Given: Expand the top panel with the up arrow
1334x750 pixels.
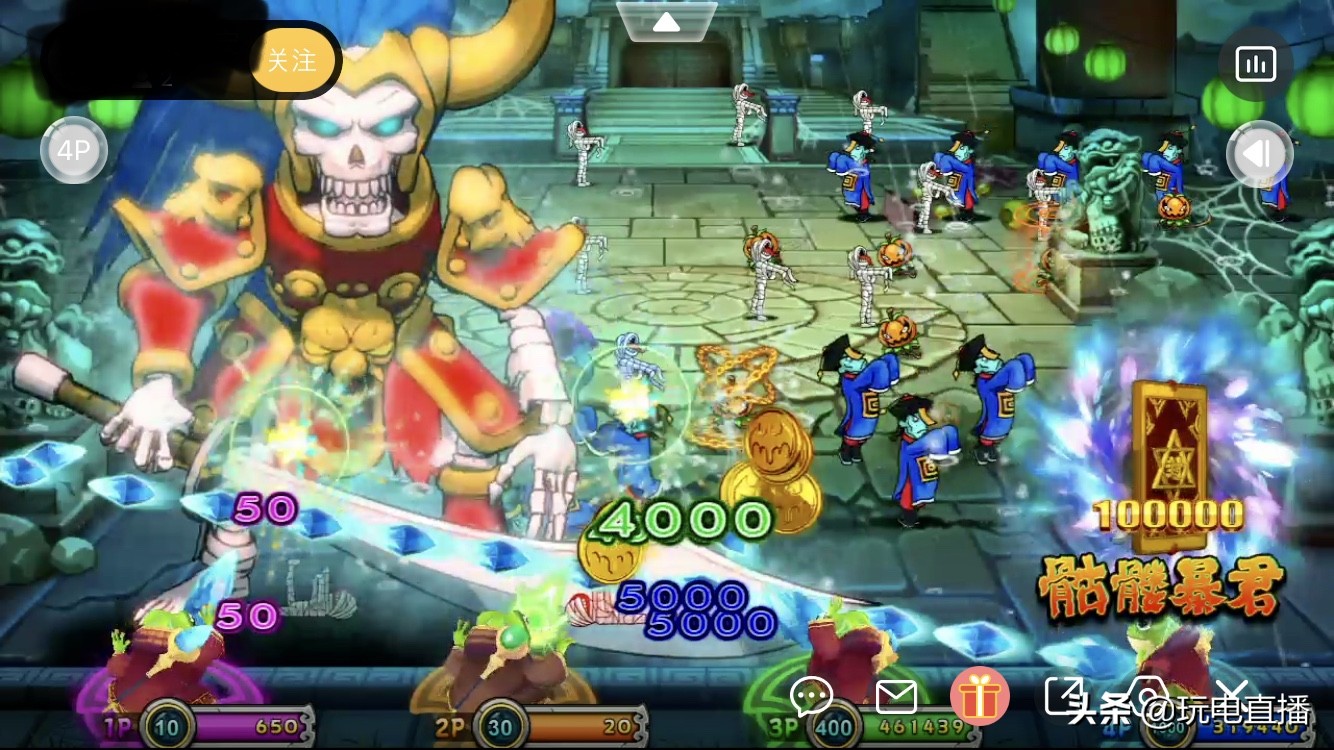Looking at the screenshot, I should 667,21.
